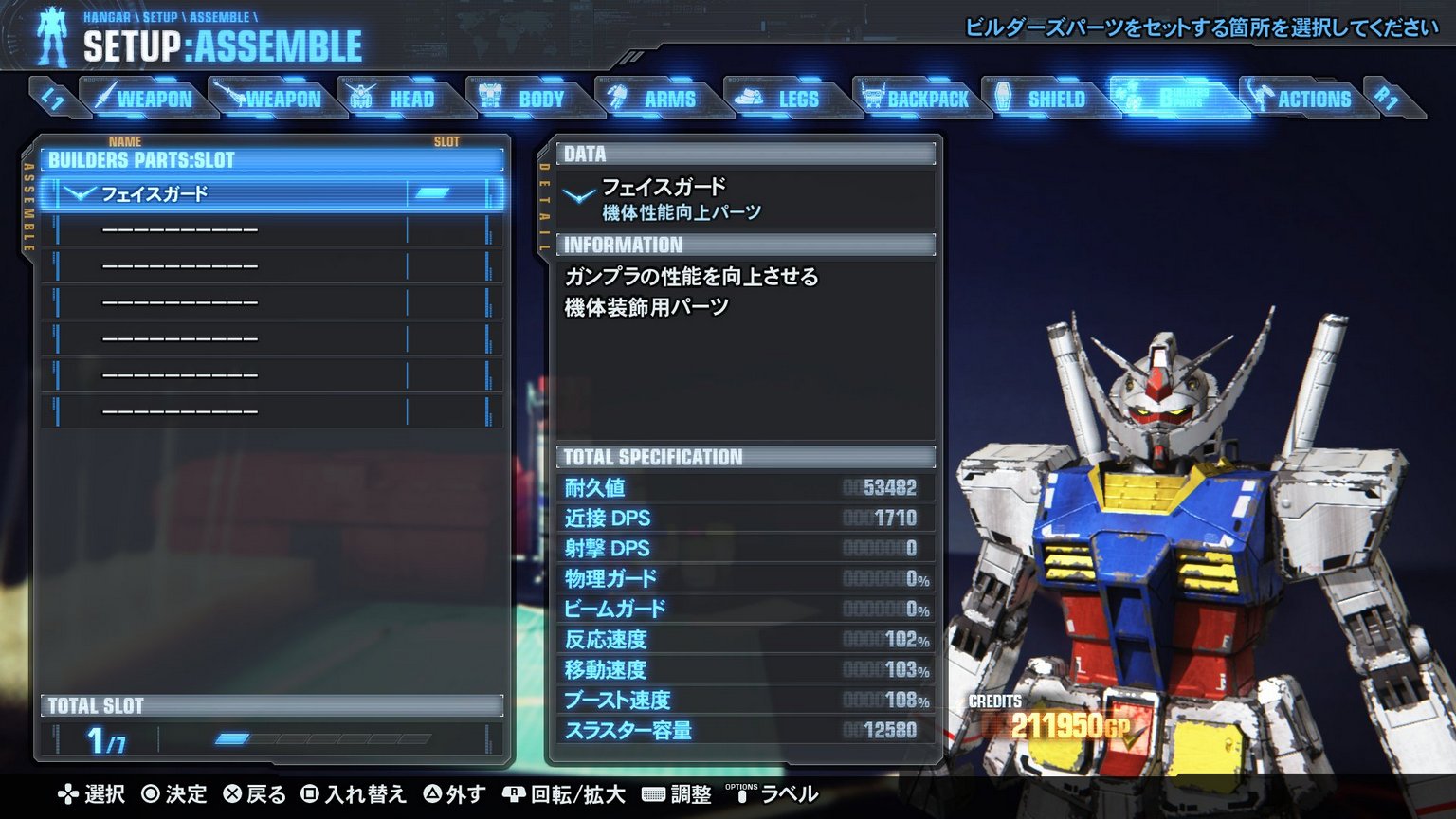The height and width of the screenshot is (819, 1456).
Task: Click the HEAD tab Gundam face icon
Action: click(x=360, y=98)
